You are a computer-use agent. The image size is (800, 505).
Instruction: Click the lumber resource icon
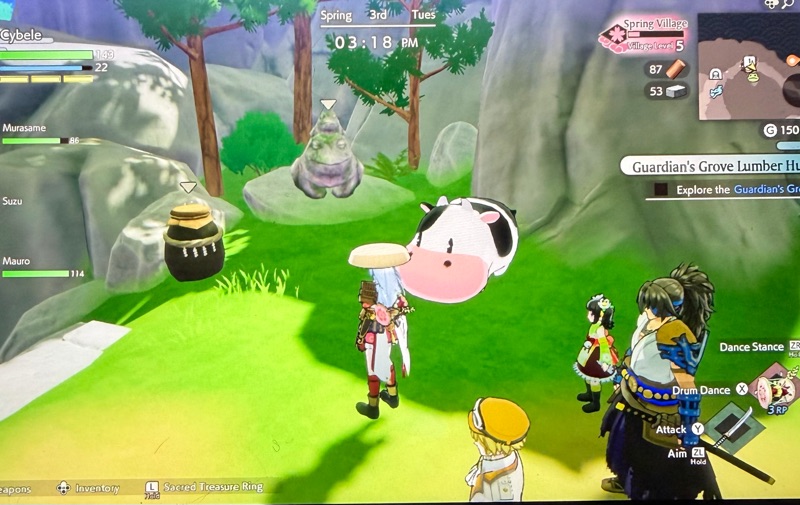pos(677,69)
